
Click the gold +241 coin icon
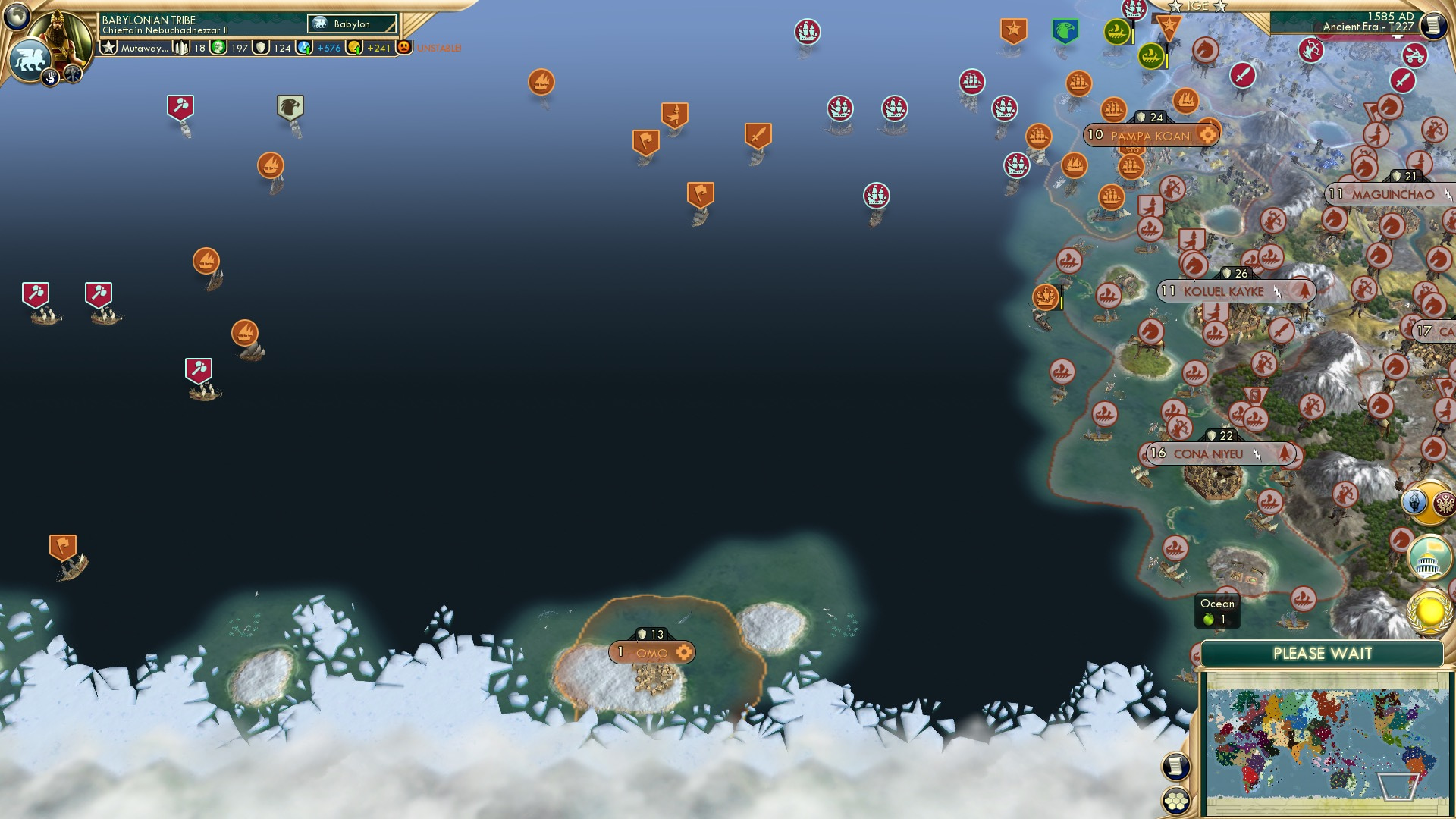pyautogui.click(x=353, y=46)
